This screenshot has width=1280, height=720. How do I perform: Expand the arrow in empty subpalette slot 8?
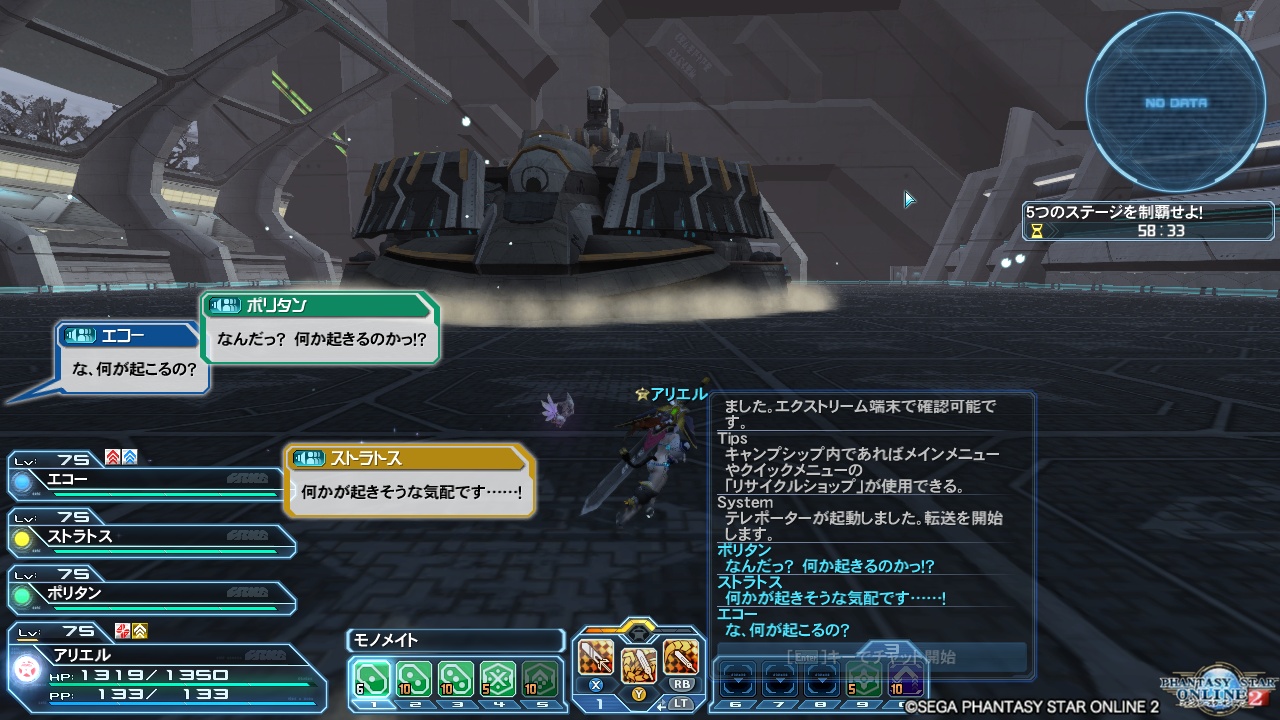(x=822, y=680)
